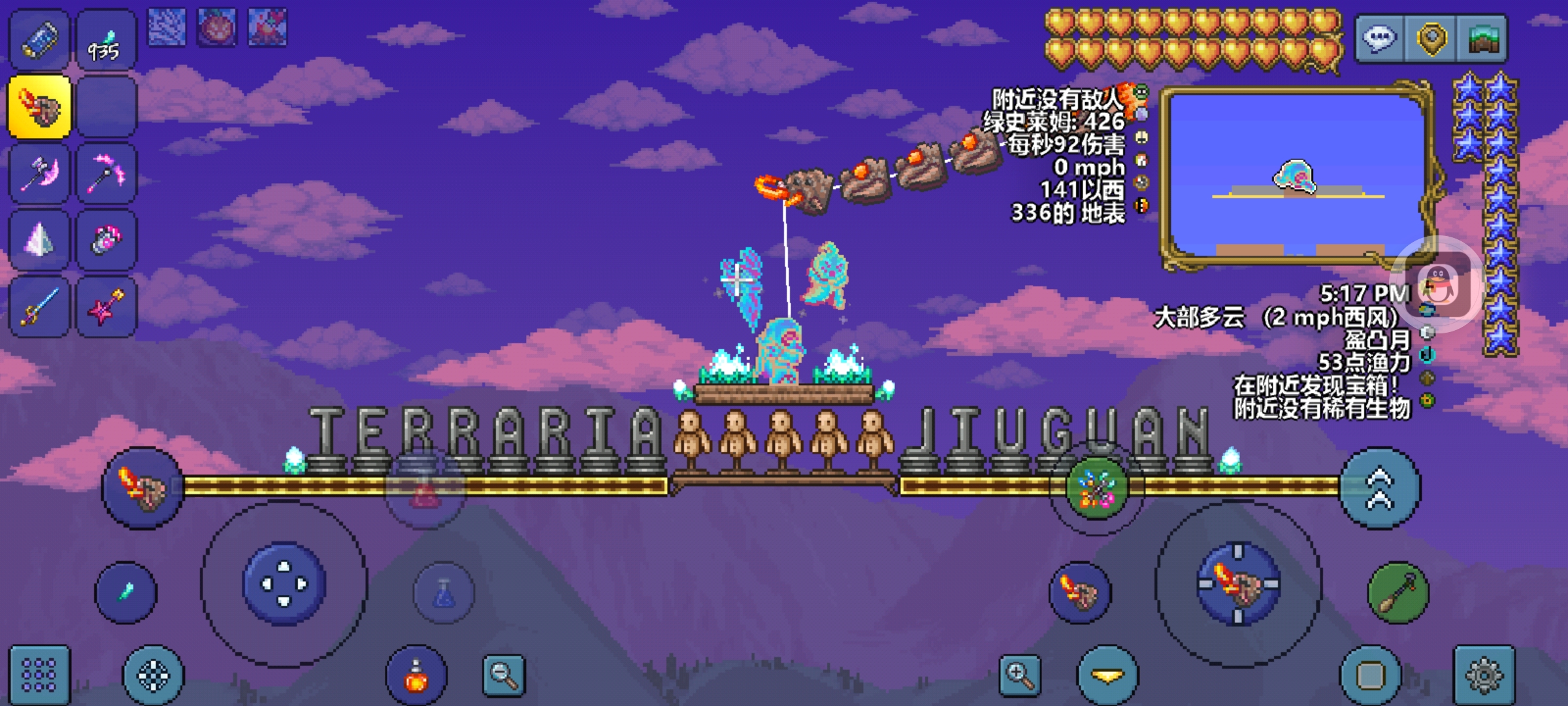Open the QQ penguin floating overlay

click(x=1444, y=285)
